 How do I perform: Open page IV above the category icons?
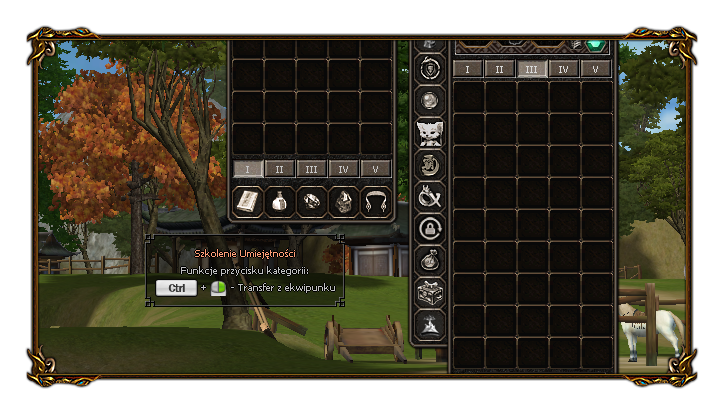tap(344, 169)
